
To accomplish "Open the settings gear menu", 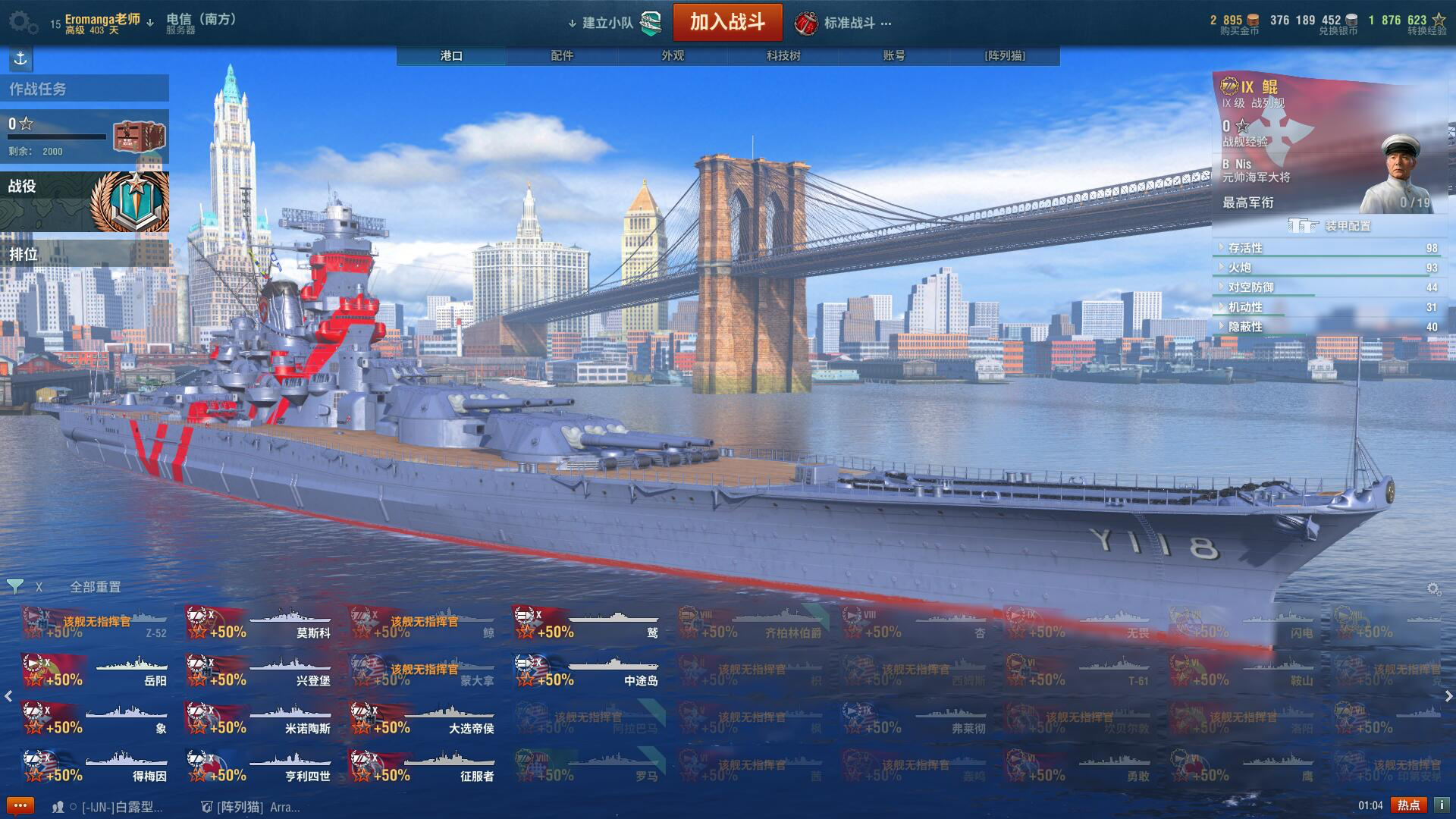I will click(23, 22).
